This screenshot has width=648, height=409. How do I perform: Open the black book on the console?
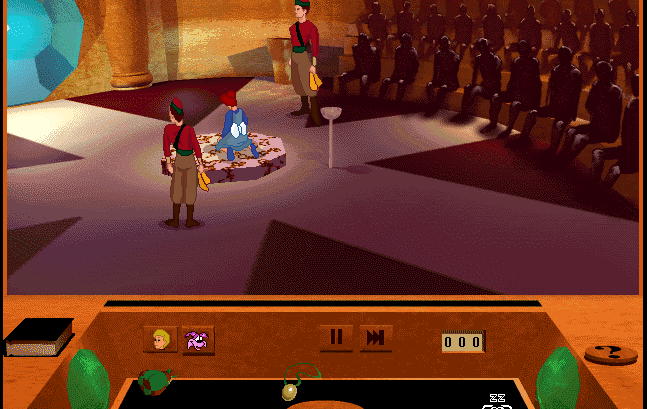tap(39, 337)
